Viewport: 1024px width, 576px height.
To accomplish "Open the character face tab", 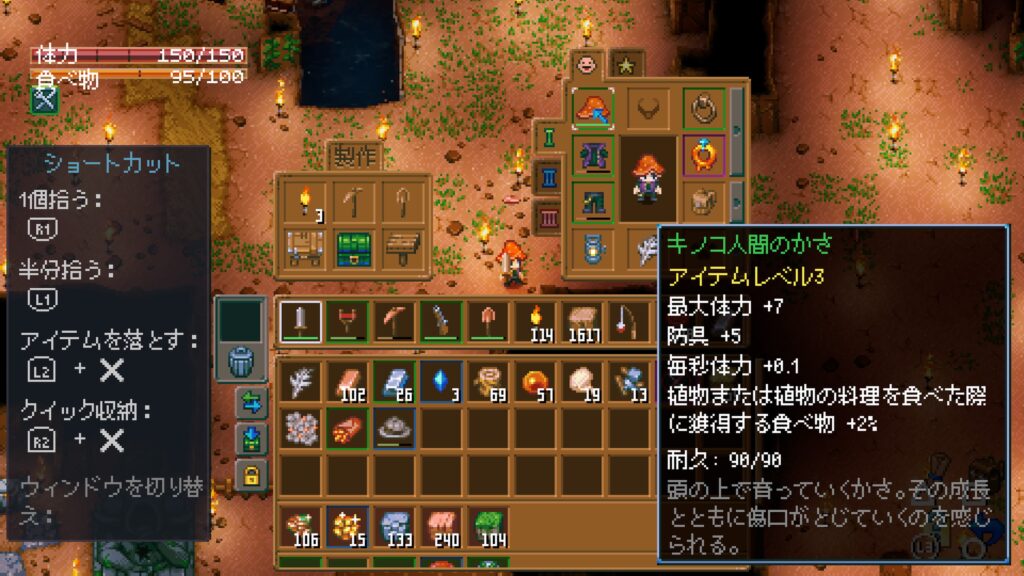I will coord(587,64).
